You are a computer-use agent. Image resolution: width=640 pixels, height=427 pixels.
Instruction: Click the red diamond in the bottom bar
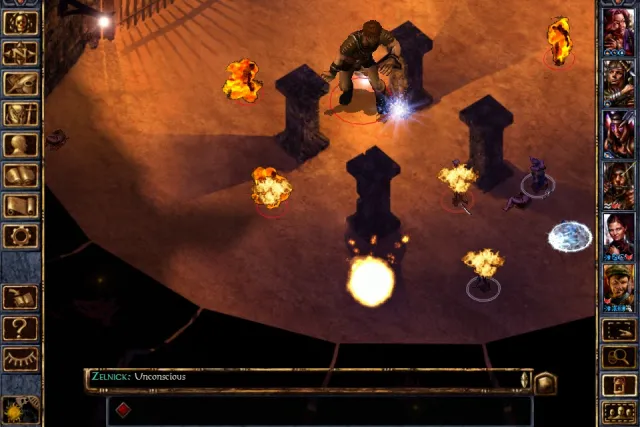pos(123,410)
